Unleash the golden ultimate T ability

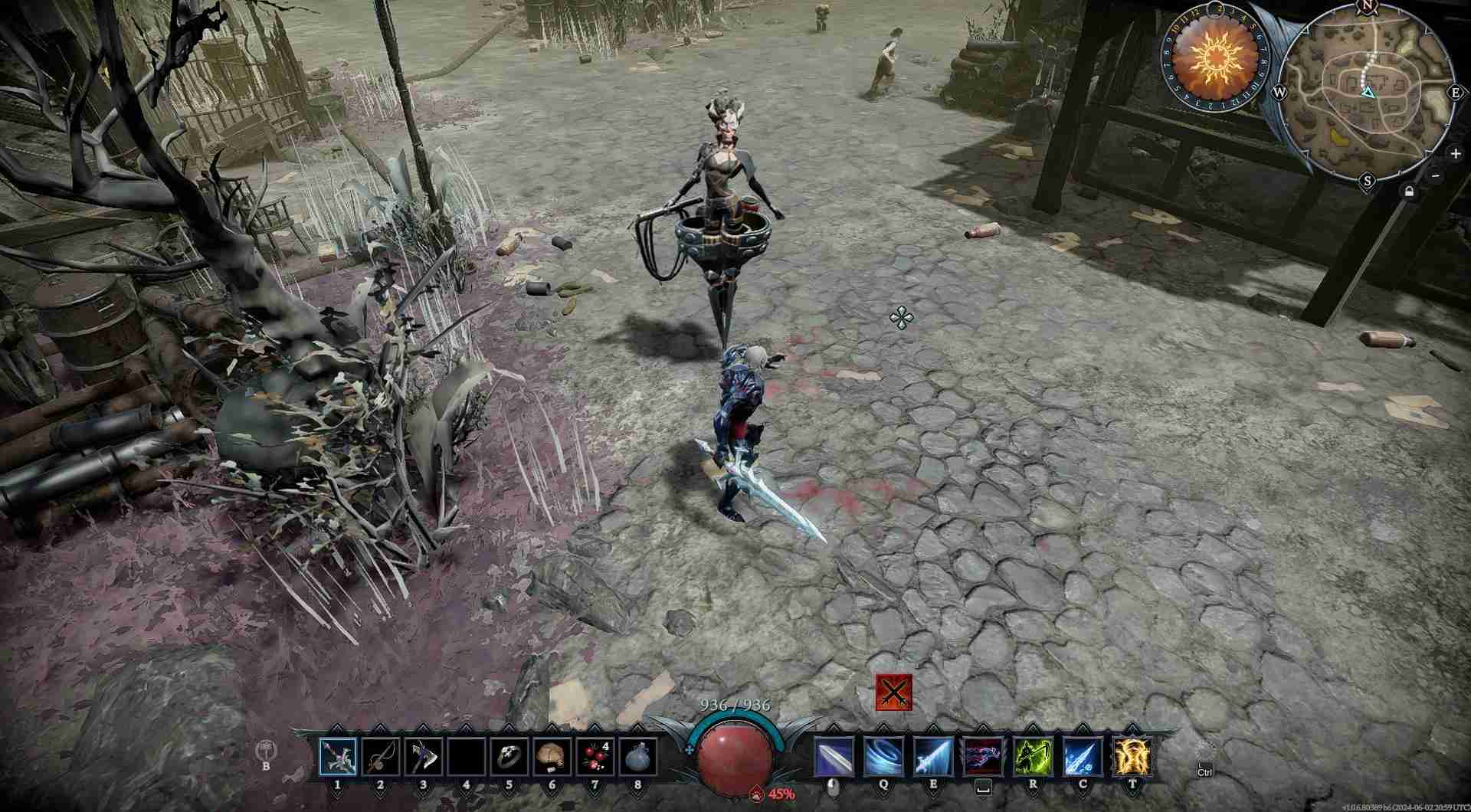click(x=1132, y=757)
